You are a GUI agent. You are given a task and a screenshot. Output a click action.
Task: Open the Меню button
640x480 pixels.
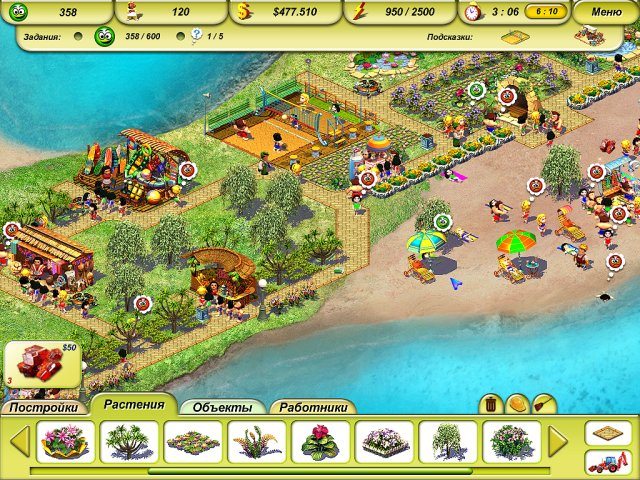(606, 12)
